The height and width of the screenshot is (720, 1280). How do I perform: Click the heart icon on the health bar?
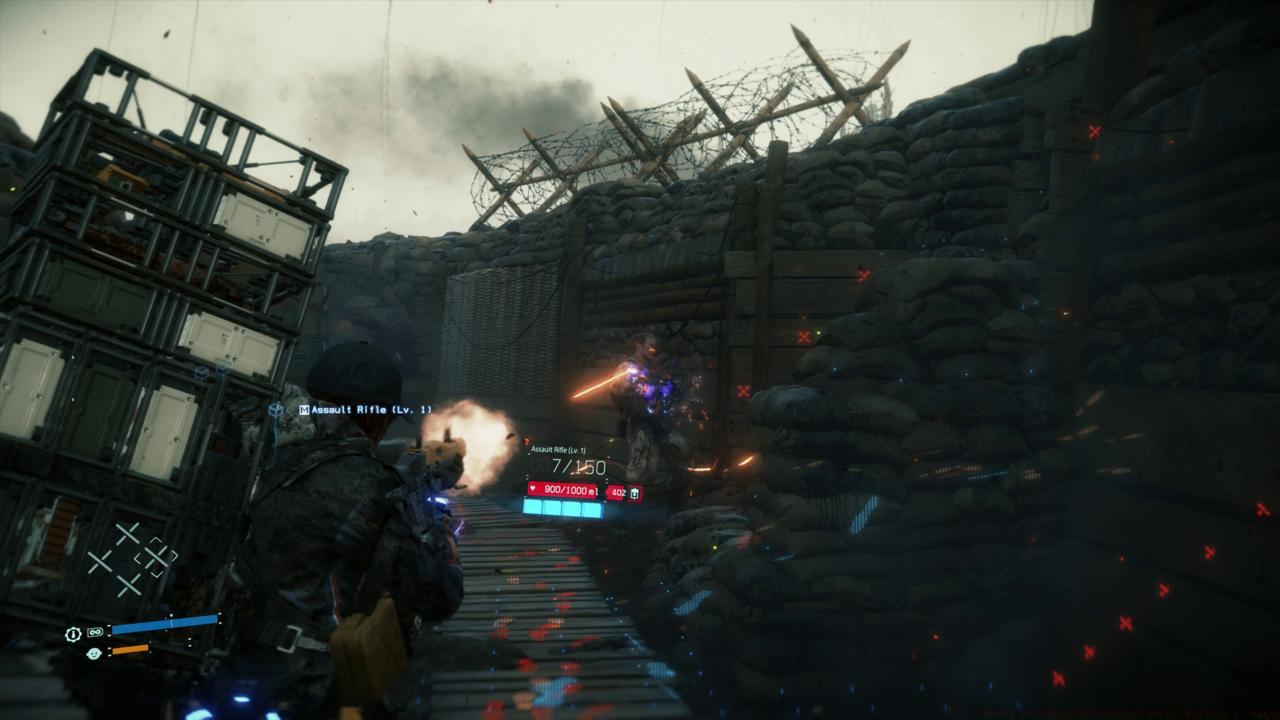click(533, 488)
